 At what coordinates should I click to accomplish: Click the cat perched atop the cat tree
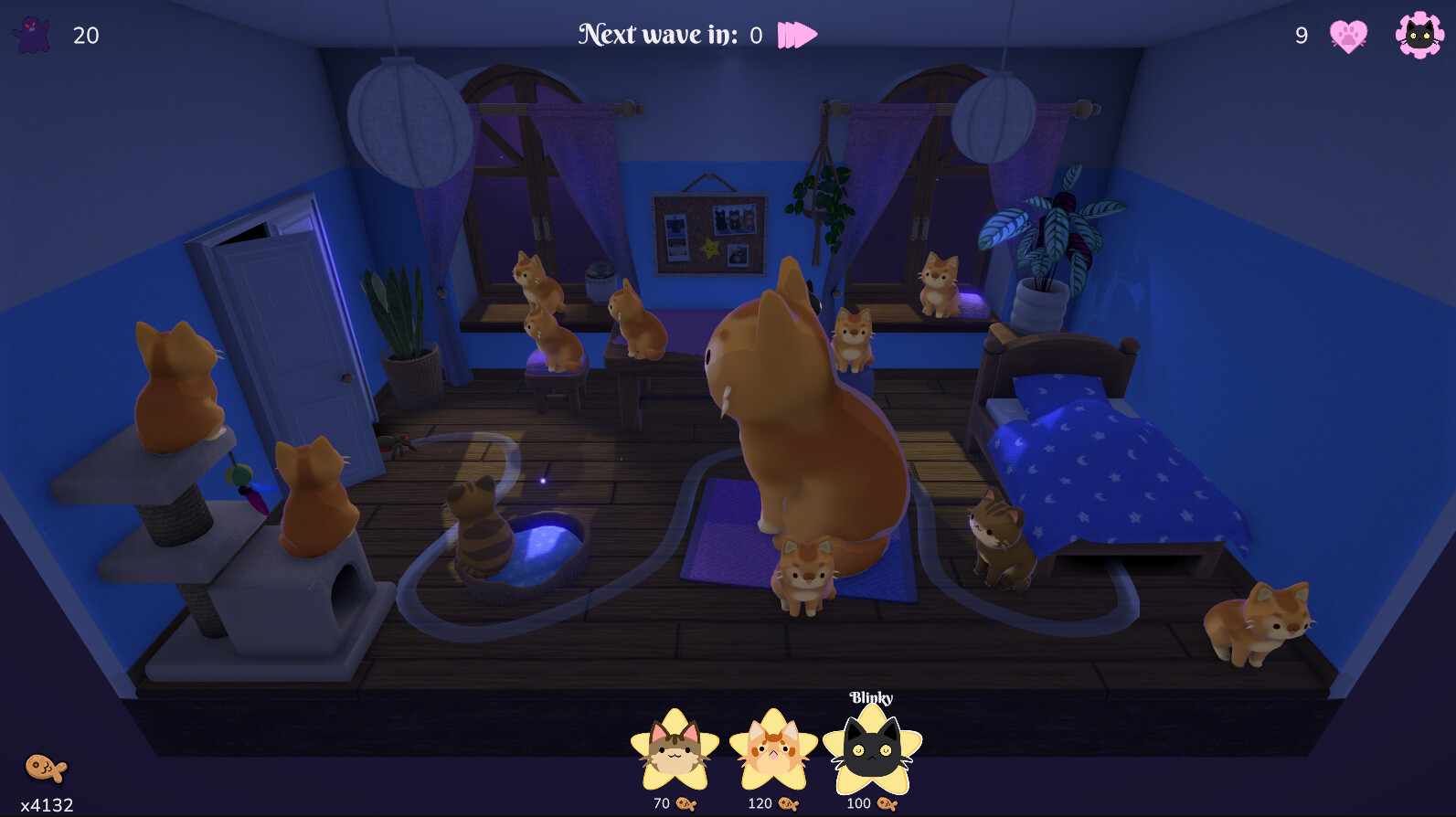click(174, 384)
